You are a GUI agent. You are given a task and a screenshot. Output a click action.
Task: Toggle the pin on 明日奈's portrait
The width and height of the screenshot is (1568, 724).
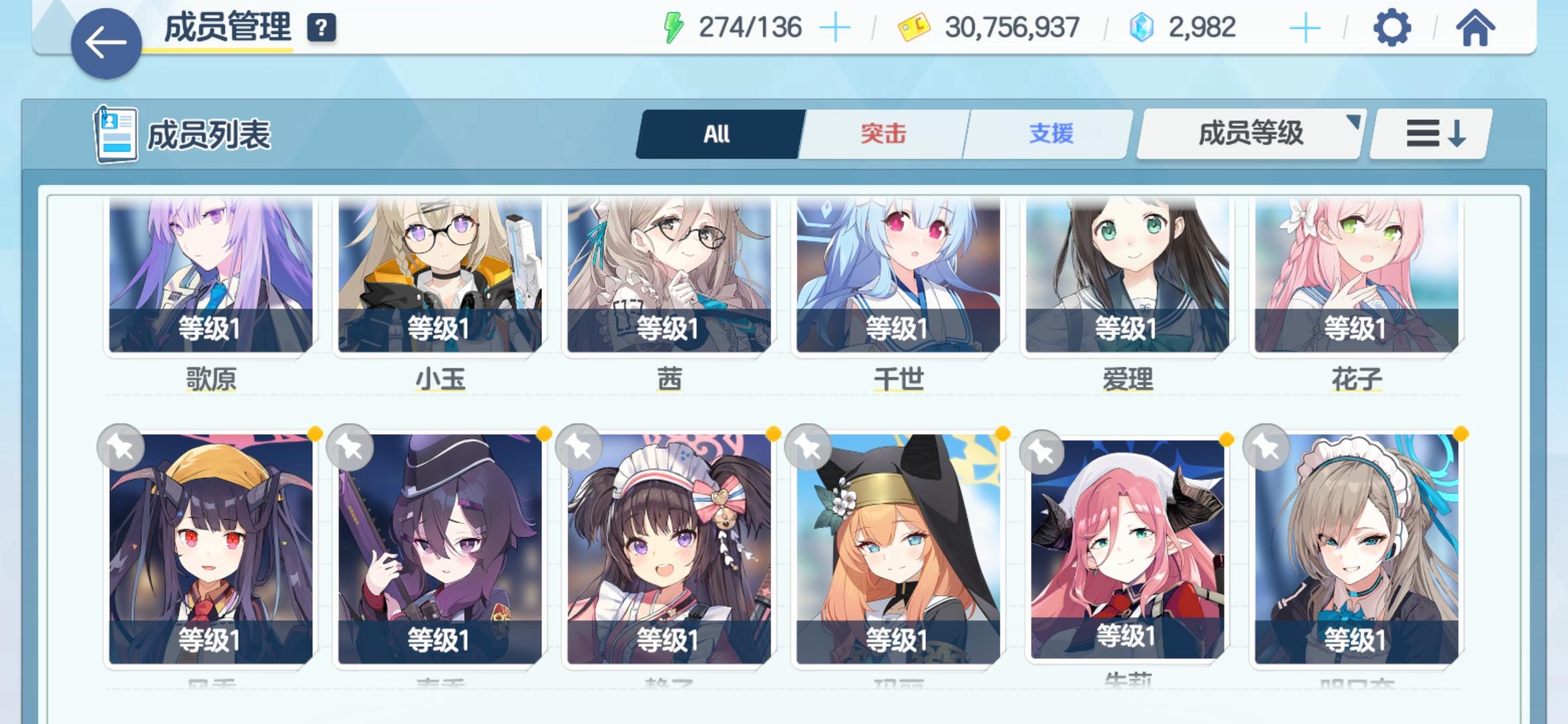(1265, 446)
